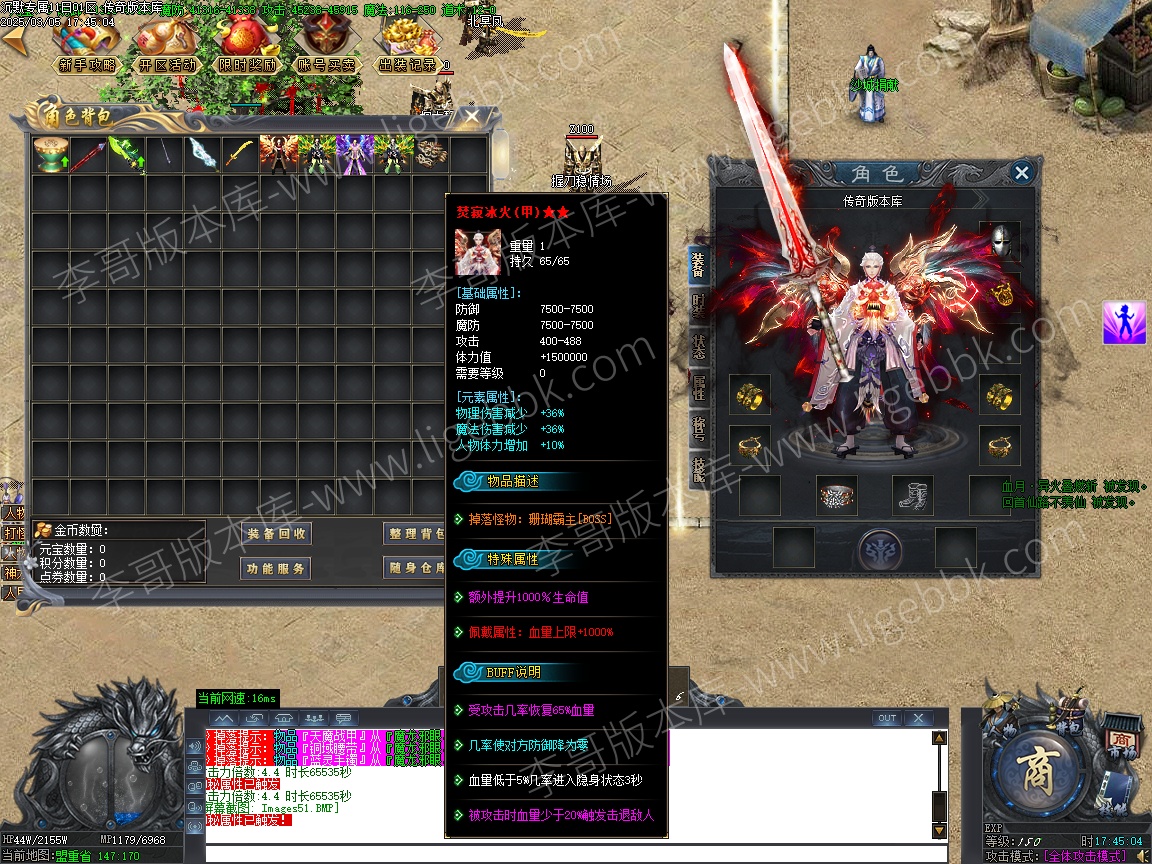The image size is (1152, 864).
Task: Open the 限时奖励 timed rewards
Action: [248, 64]
